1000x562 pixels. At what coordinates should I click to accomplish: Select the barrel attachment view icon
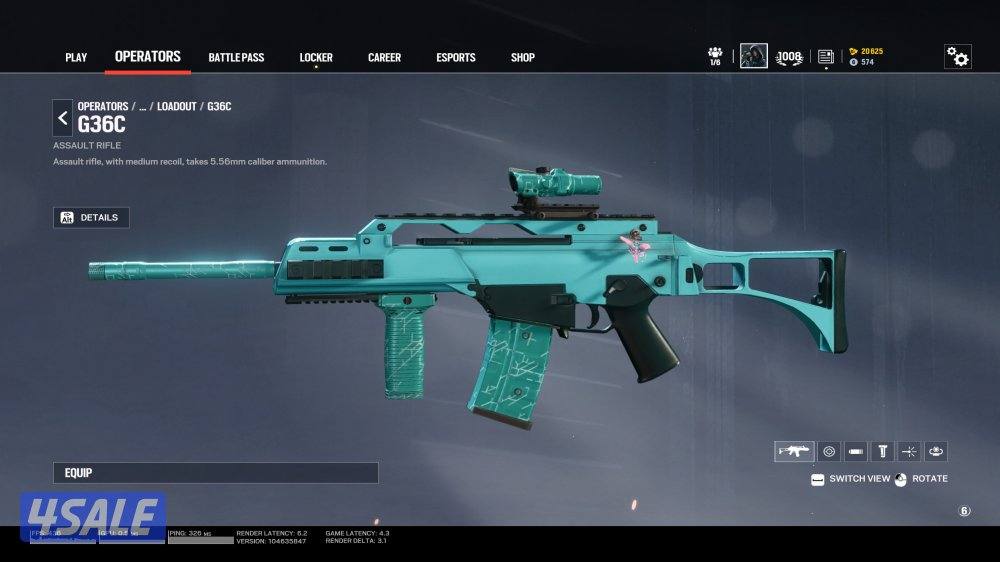point(856,451)
